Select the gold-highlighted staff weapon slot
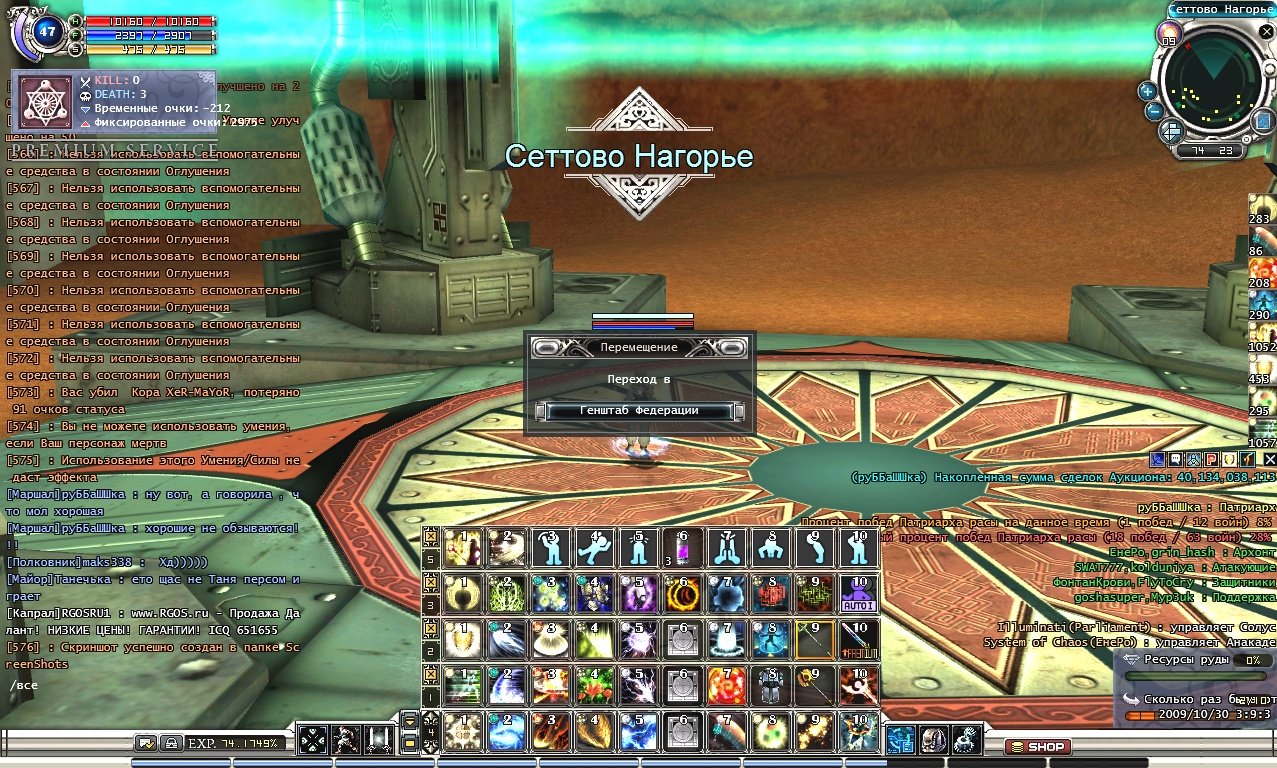The image size is (1277, 768). pos(814,639)
